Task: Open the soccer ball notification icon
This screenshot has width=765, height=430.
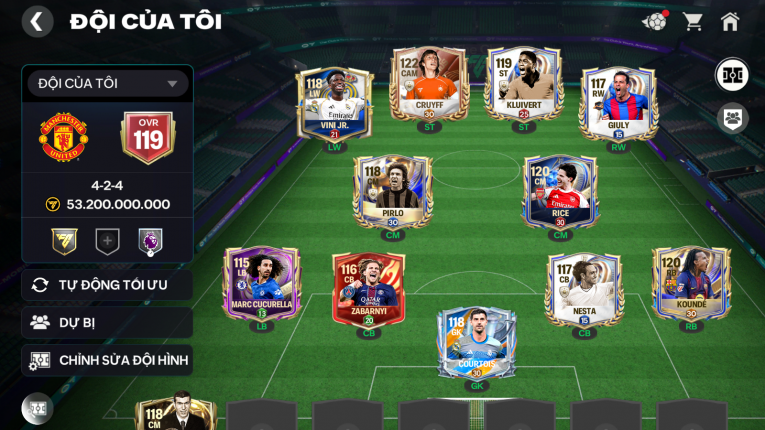Action: pyautogui.click(x=655, y=21)
